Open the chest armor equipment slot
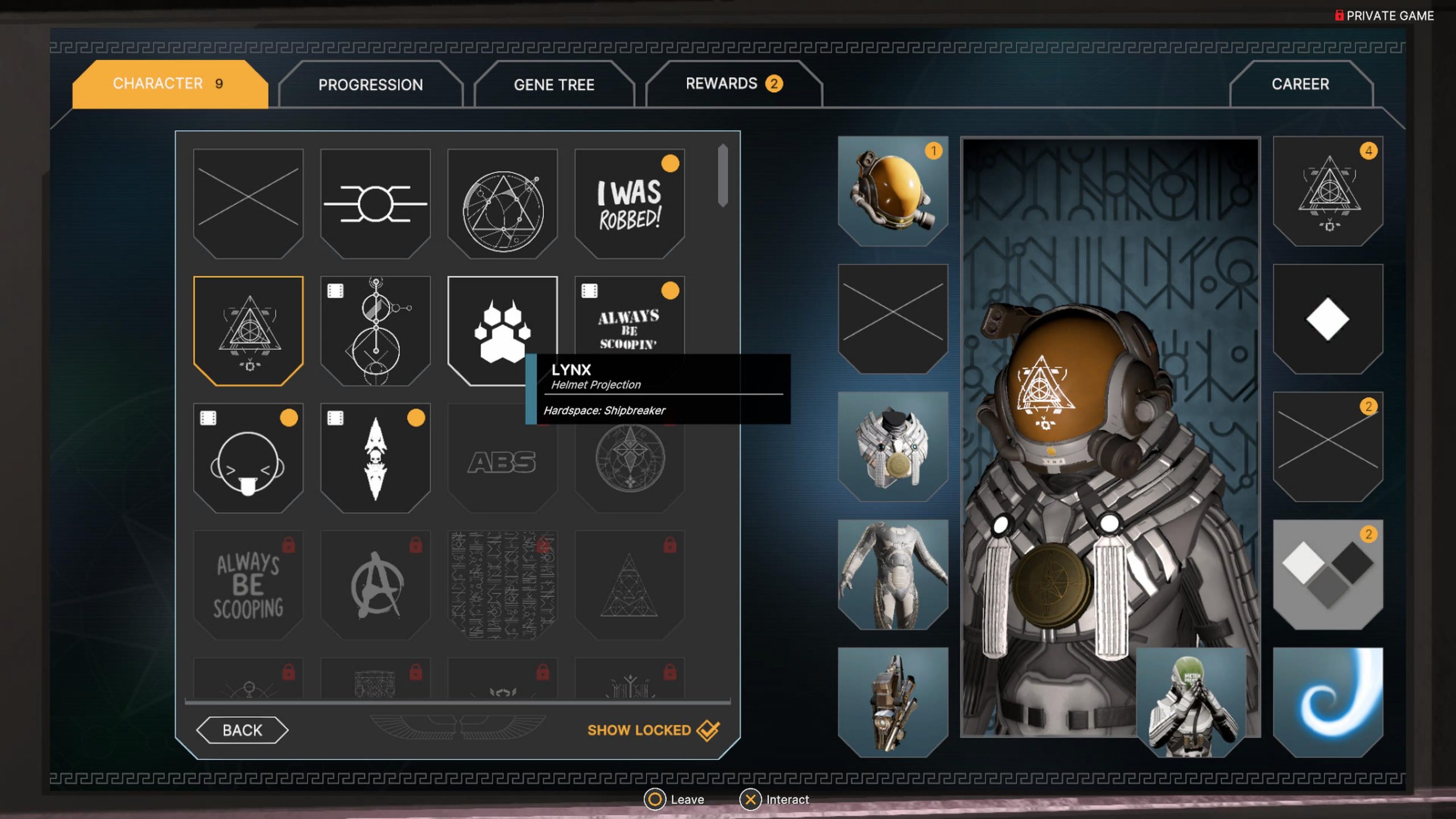Screen dimensions: 1456x819 click(x=893, y=447)
